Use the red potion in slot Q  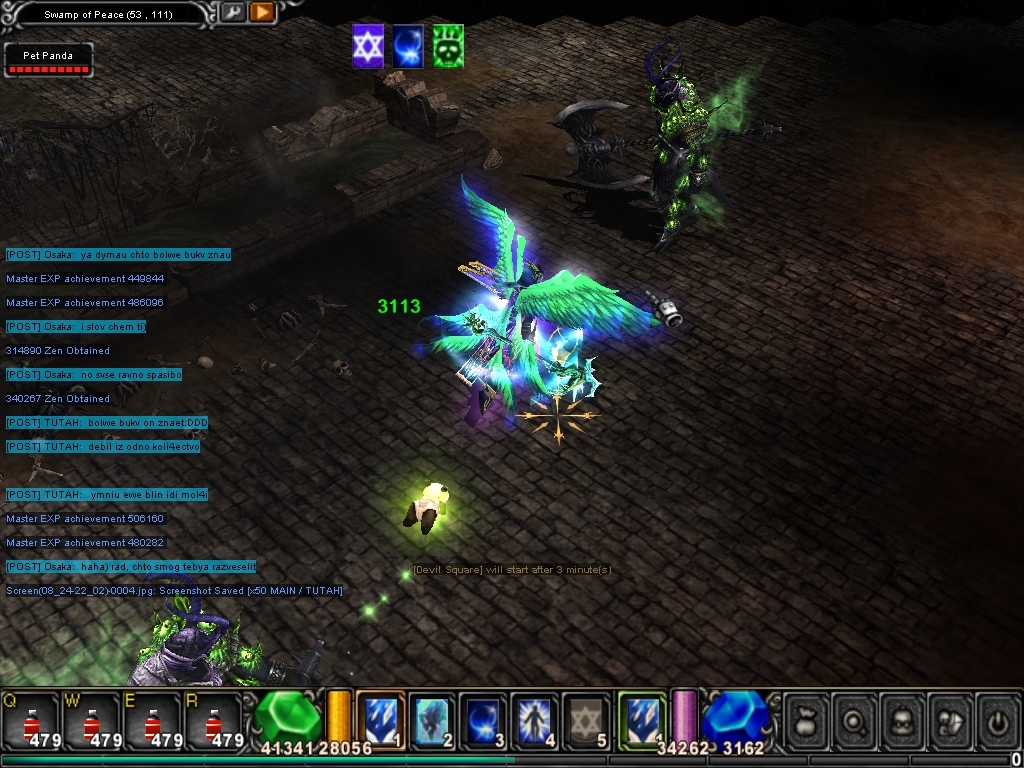[30, 720]
